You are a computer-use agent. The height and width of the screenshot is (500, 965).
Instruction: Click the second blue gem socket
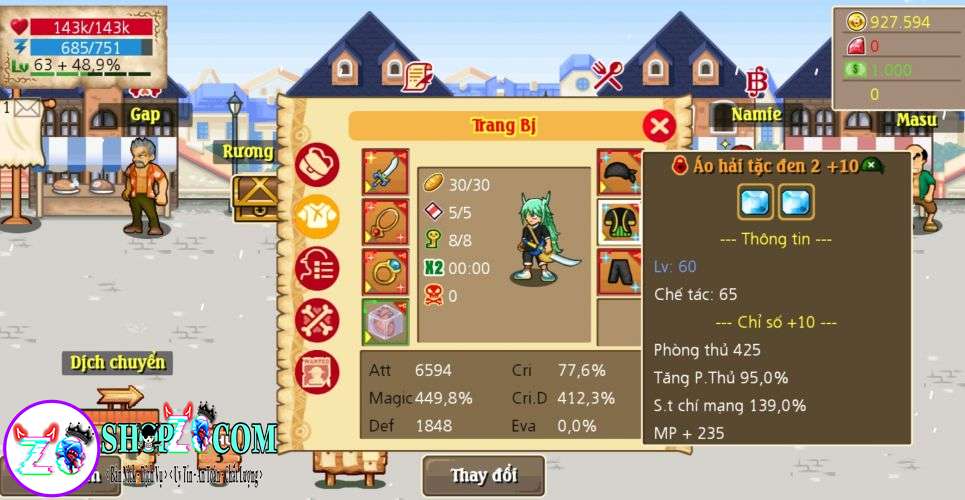click(796, 202)
